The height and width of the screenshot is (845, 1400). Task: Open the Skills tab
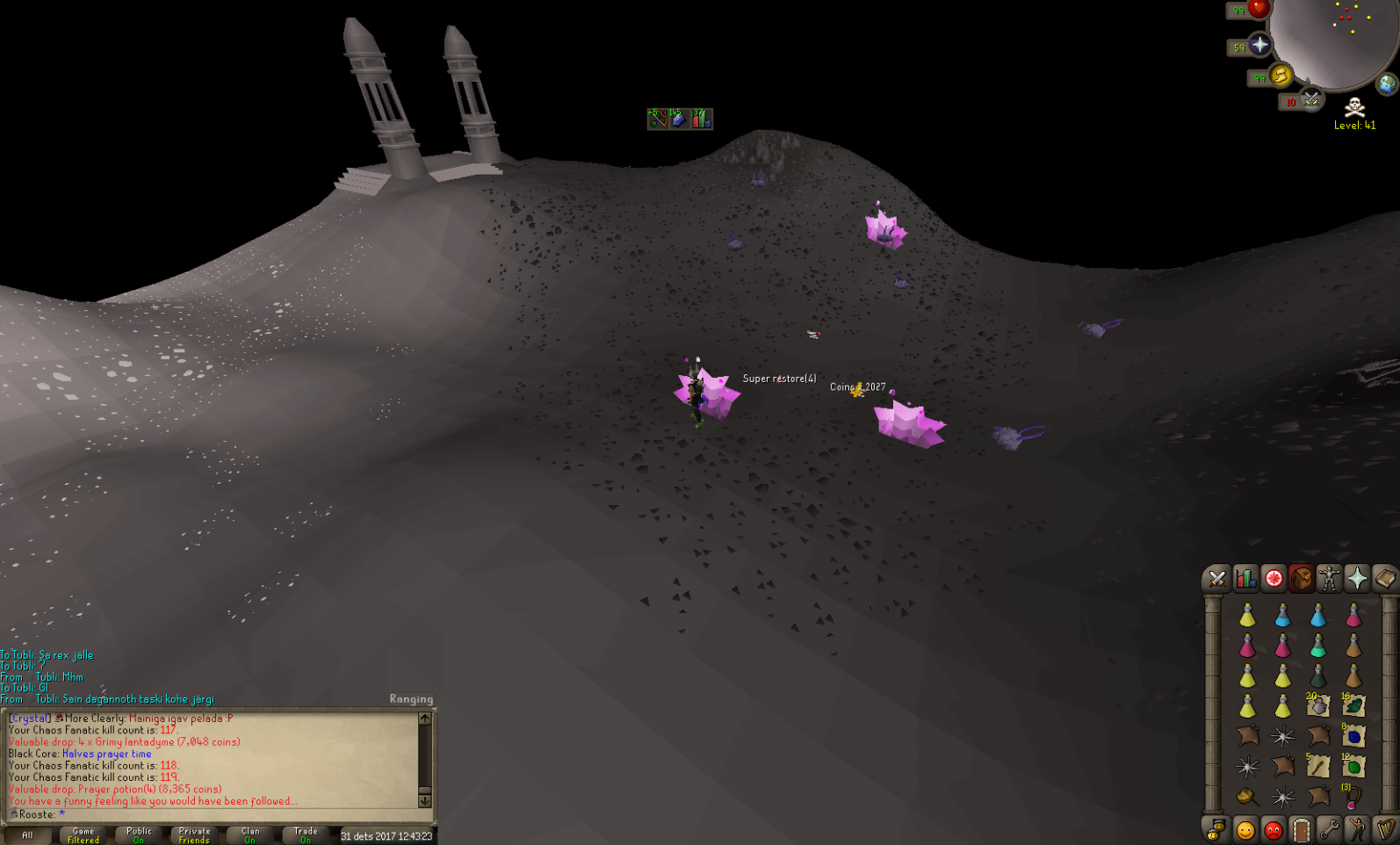click(x=1245, y=579)
